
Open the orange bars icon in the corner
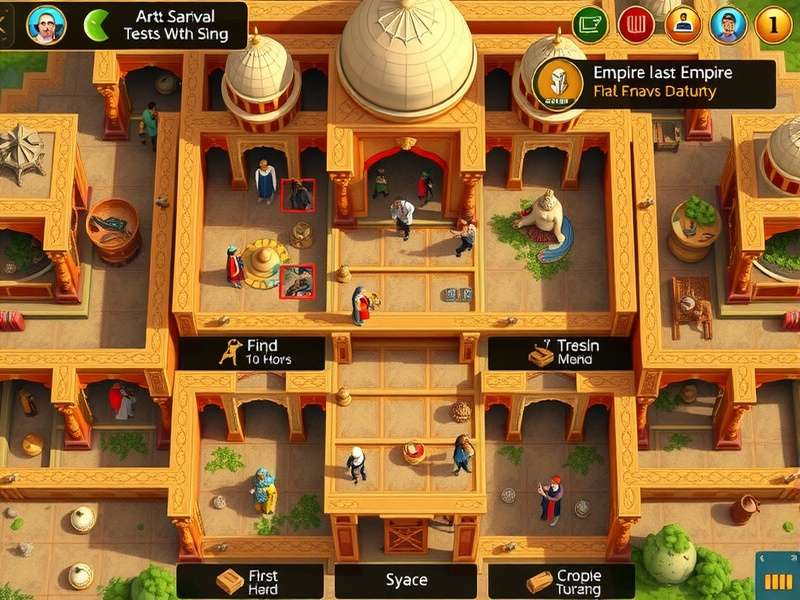(777, 582)
